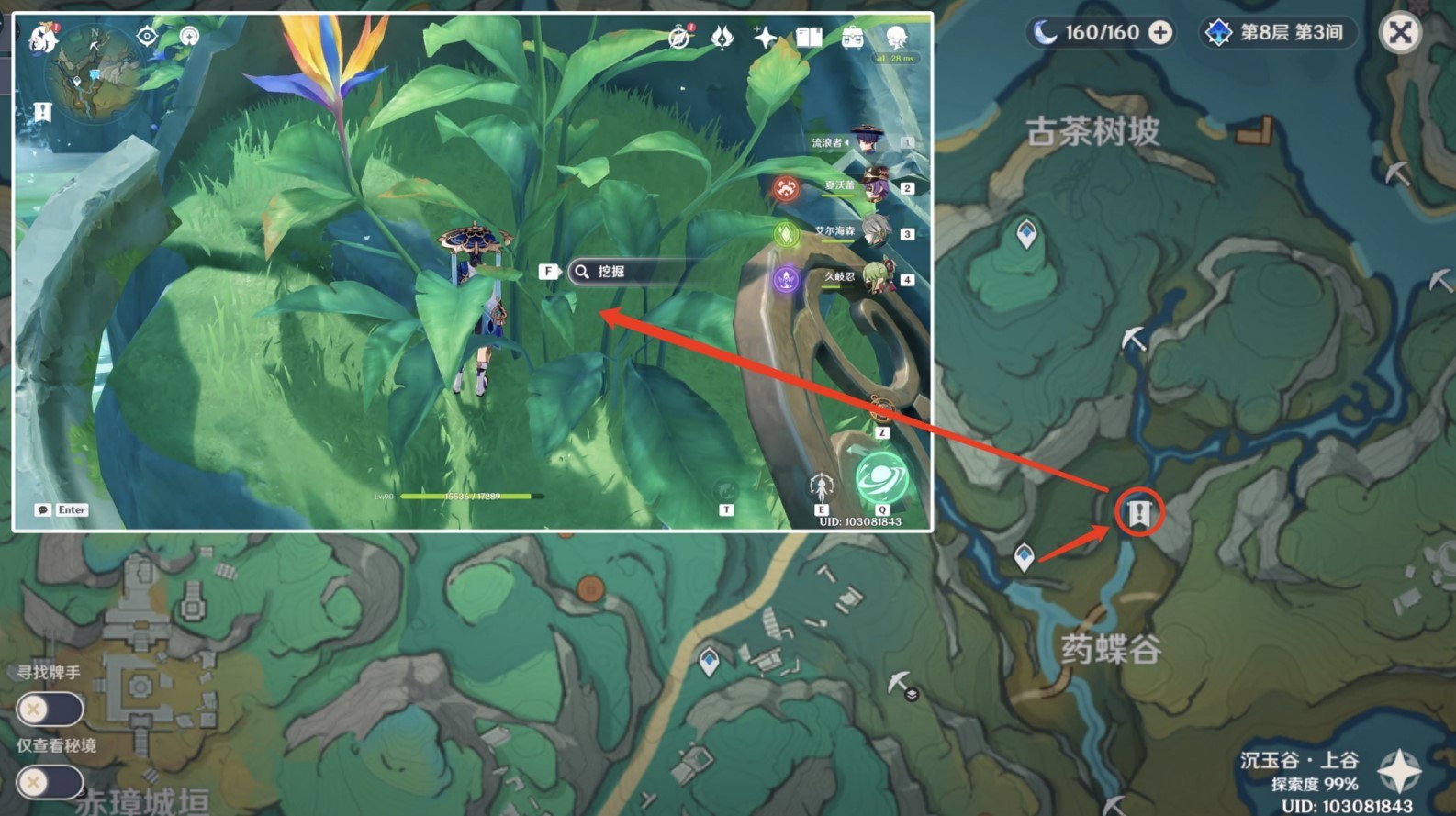Screen dimensions: 1456x816
Task: Open the limited-time events countdown icon
Action: [678, 36]
